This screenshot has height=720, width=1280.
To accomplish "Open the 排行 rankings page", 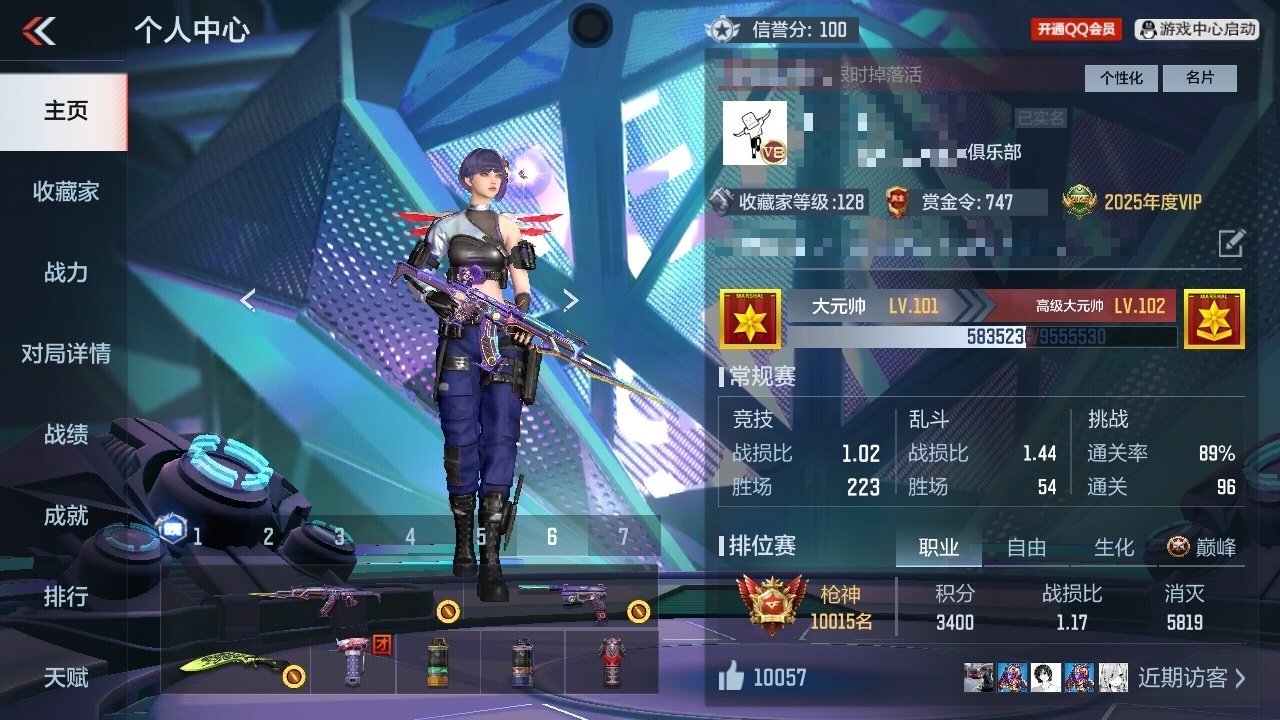I will pyautogui.click(x=65, y=597).
